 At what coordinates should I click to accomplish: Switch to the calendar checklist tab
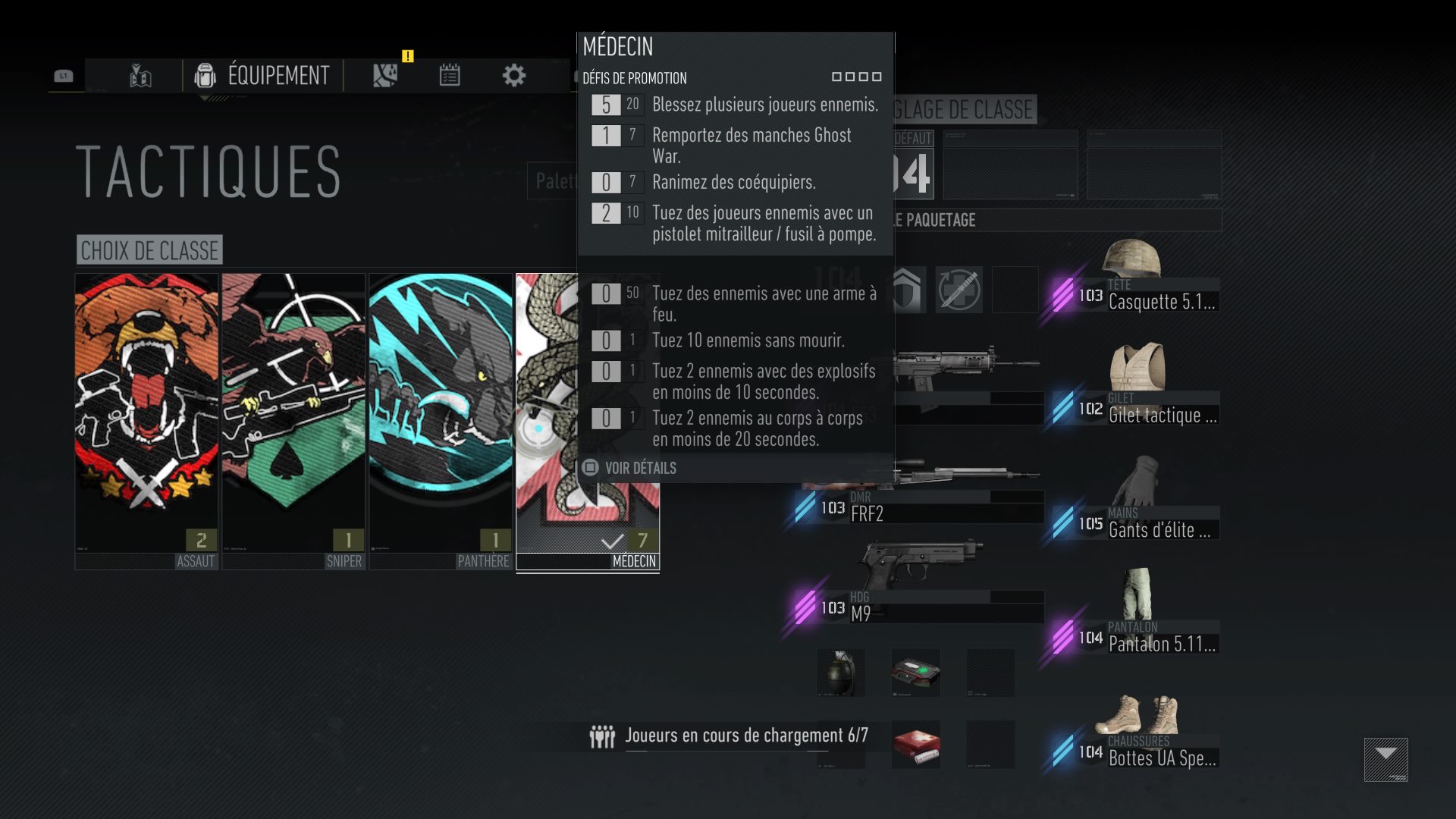click(450, 76)
